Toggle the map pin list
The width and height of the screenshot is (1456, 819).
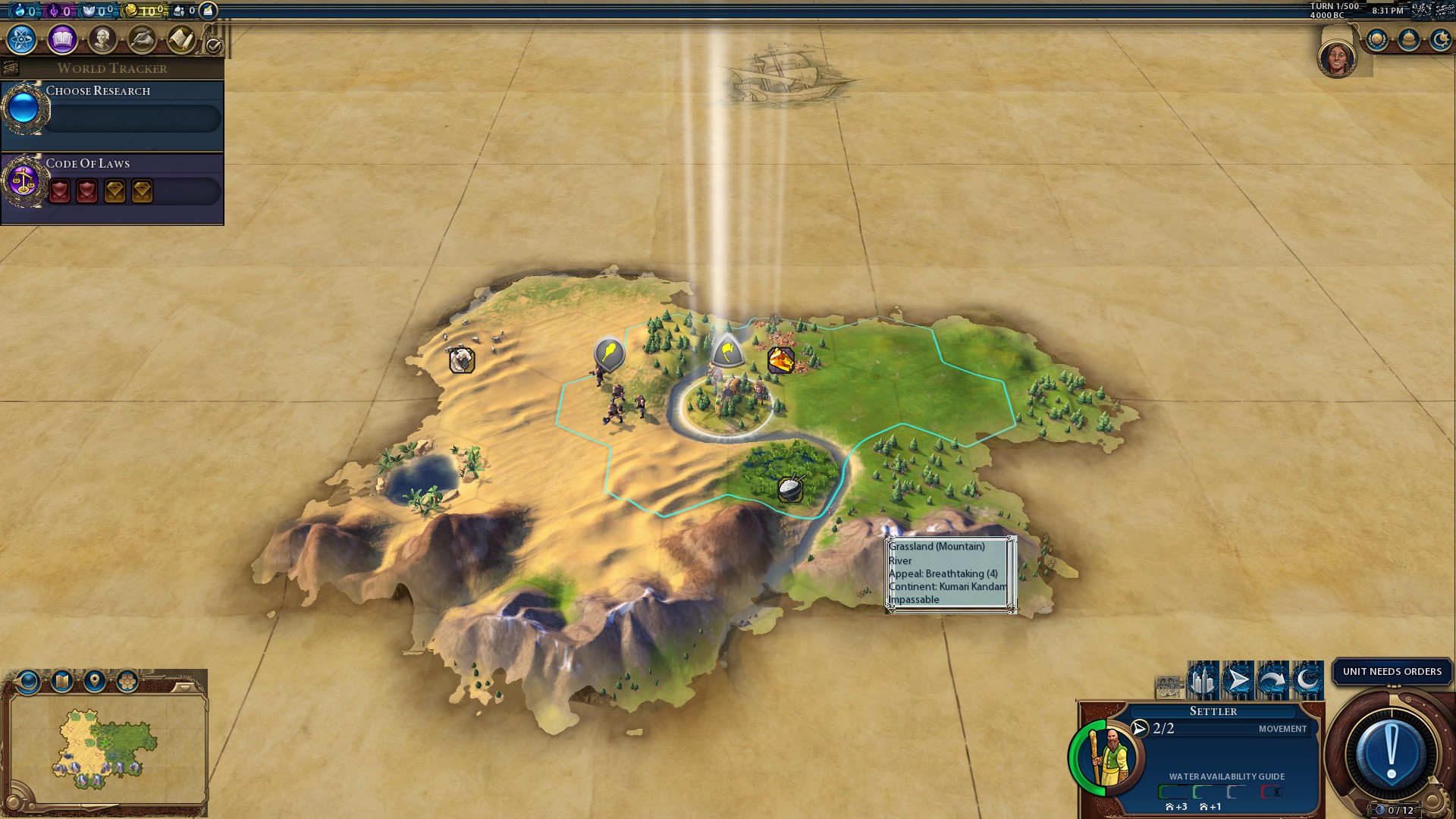tap(95, 681)
